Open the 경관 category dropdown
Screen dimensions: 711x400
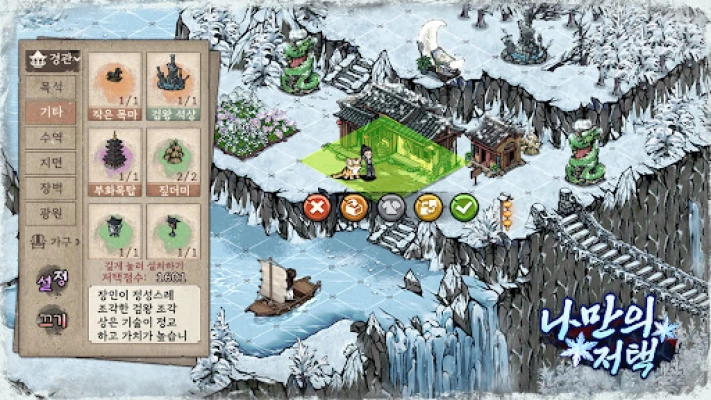[x=52, y=59]
